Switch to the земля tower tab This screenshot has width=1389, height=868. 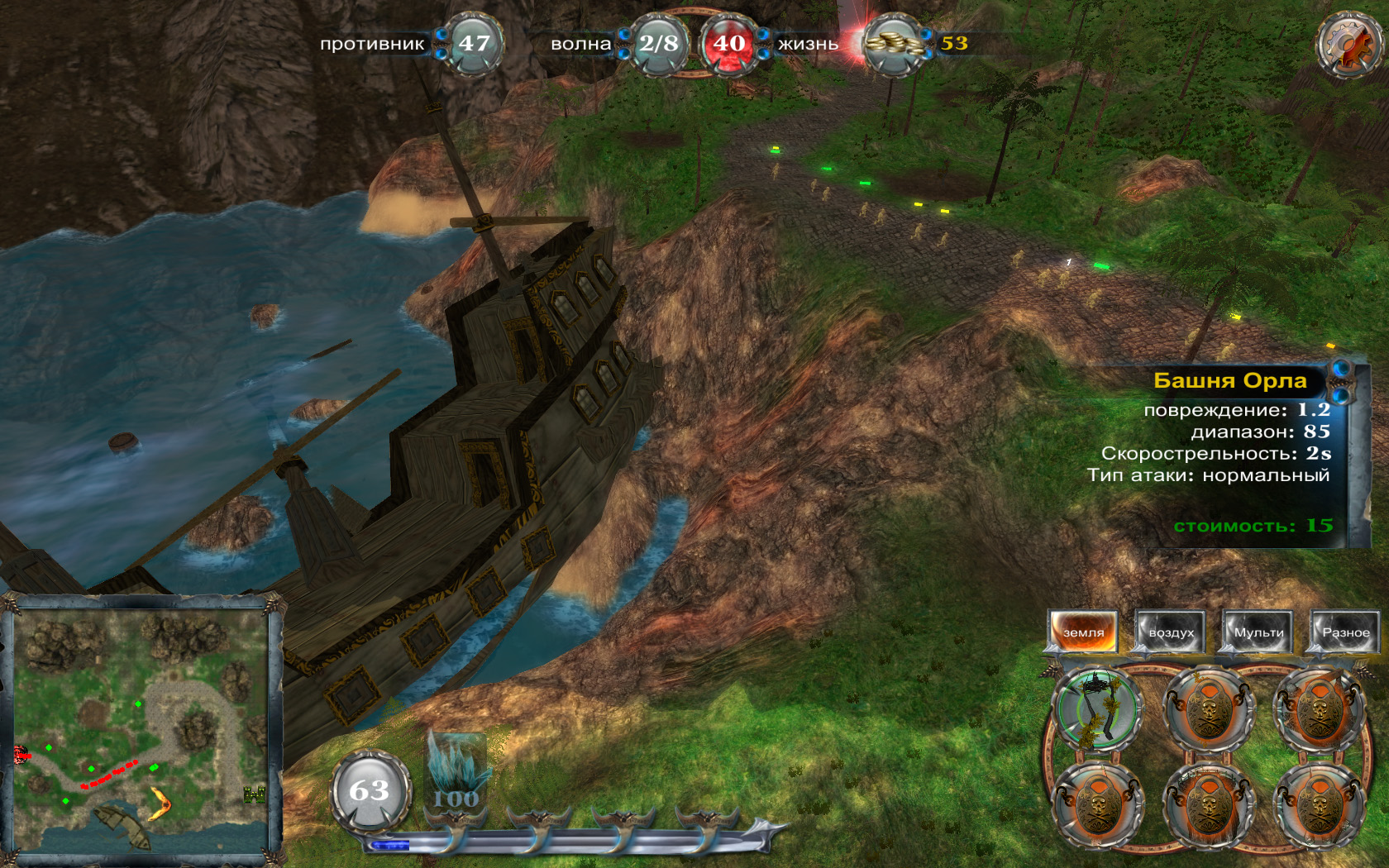[x=1083, y=632]
